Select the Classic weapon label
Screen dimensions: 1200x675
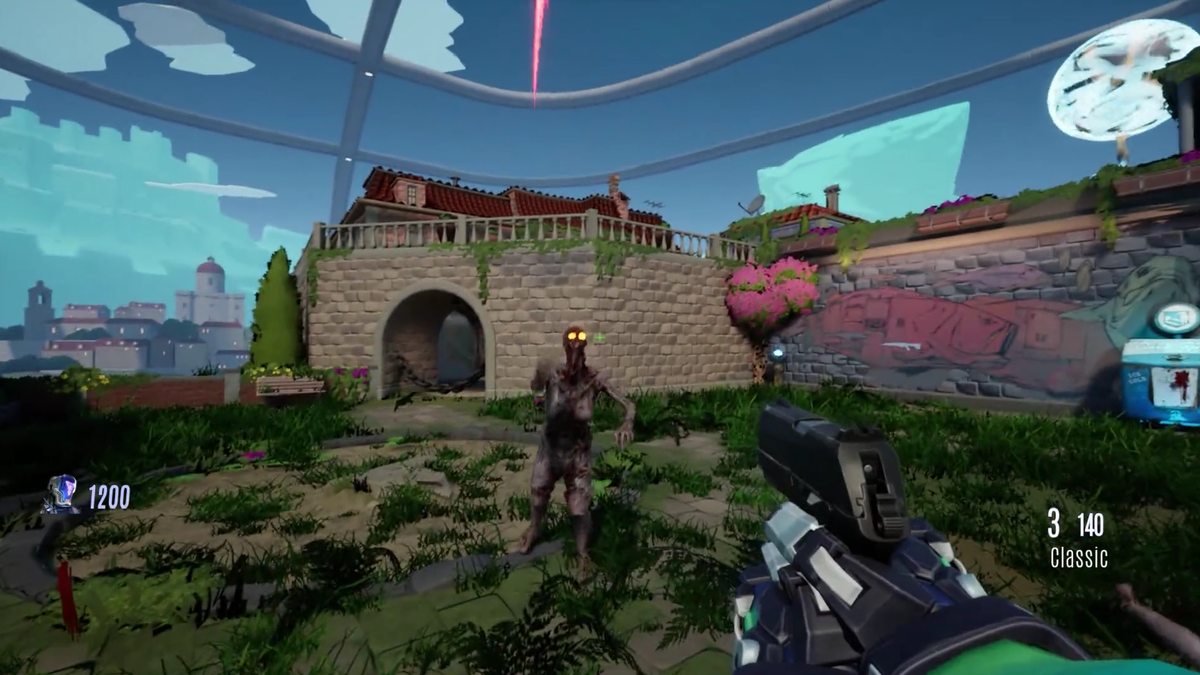tap(1078, 558)
